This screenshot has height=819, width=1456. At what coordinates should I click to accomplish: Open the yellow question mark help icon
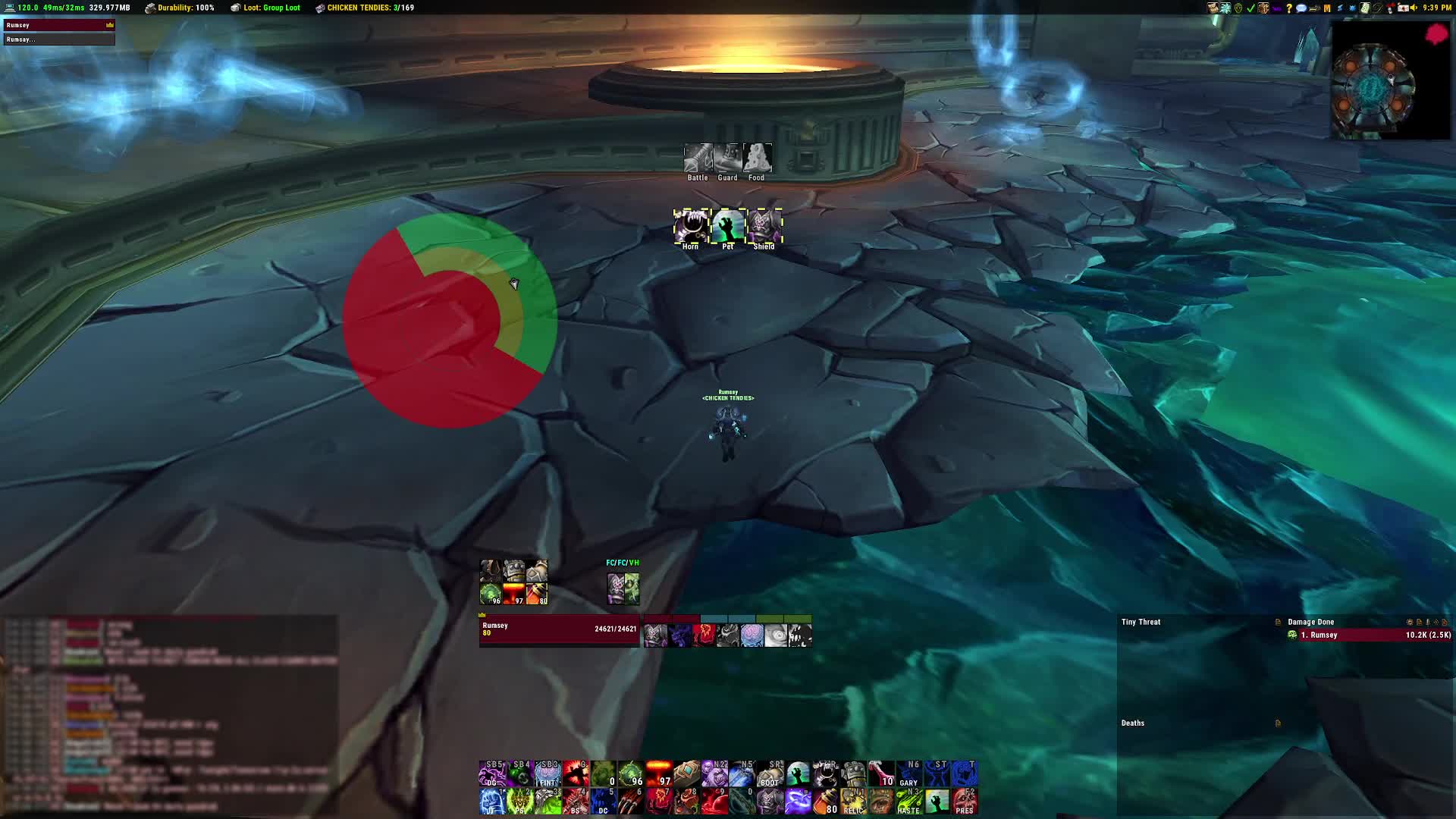[1288, 8]
